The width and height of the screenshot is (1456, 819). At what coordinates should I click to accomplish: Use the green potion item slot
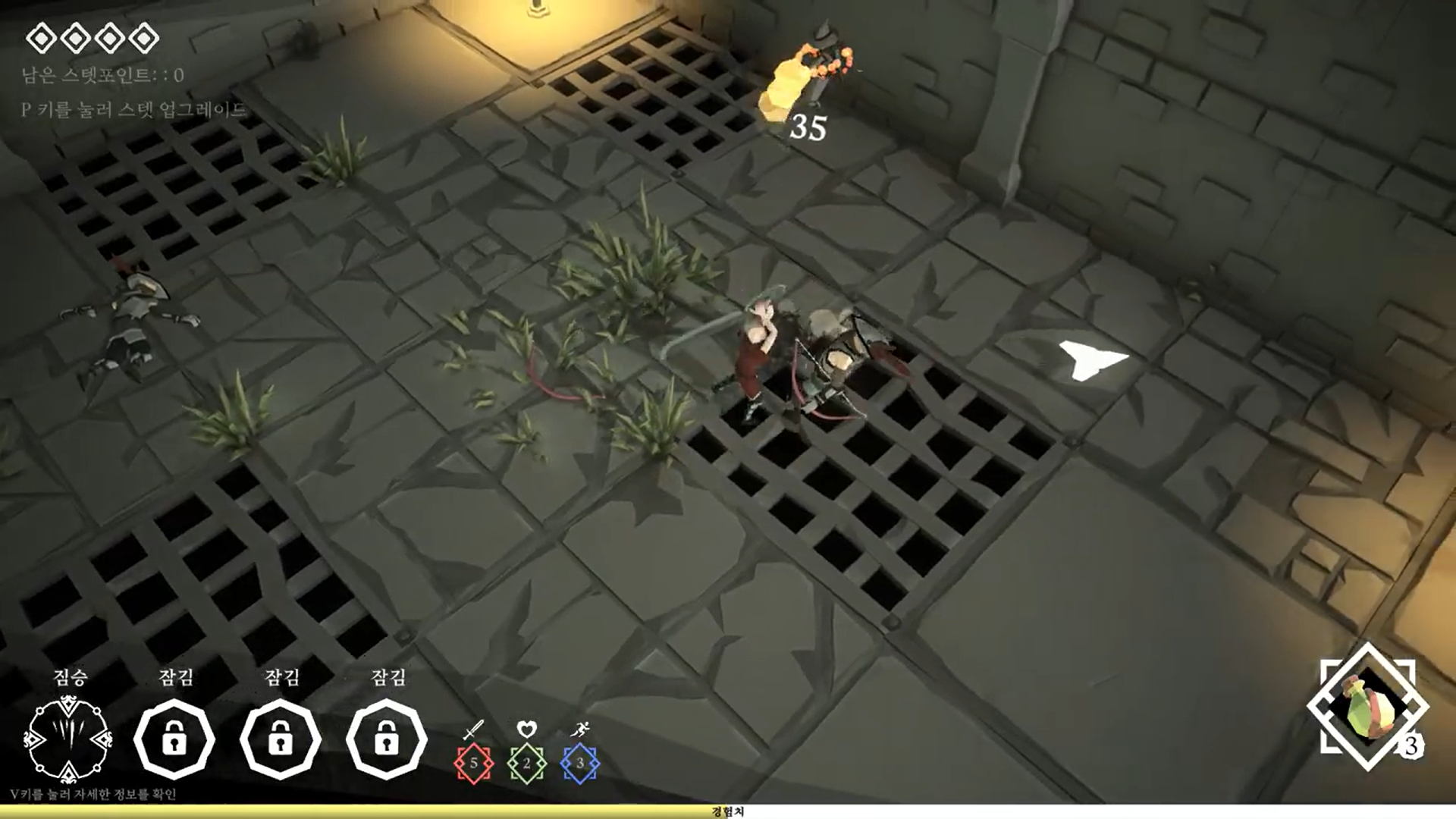pos(1367,708)
